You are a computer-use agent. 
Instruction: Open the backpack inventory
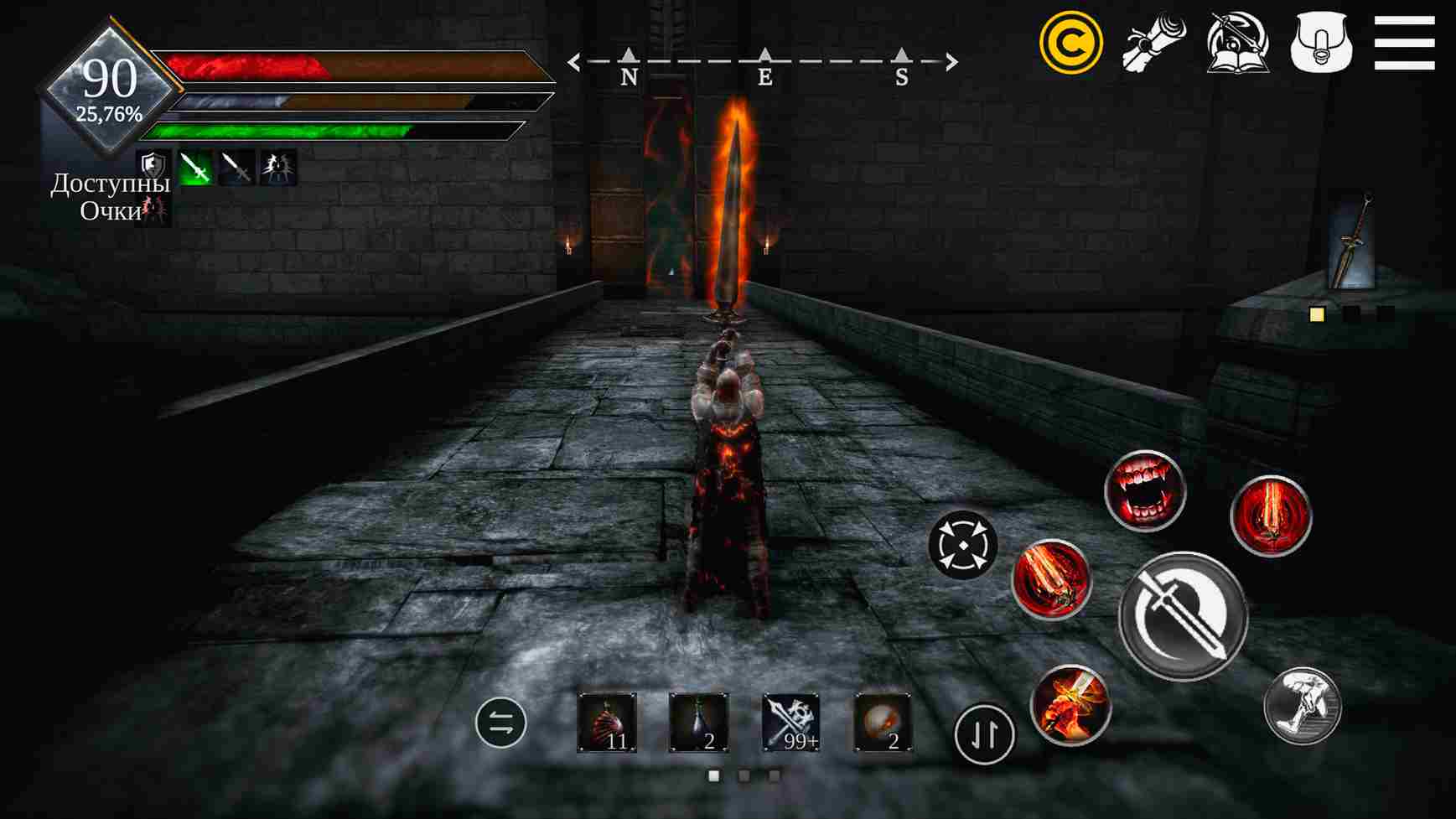pos(1323,40)
